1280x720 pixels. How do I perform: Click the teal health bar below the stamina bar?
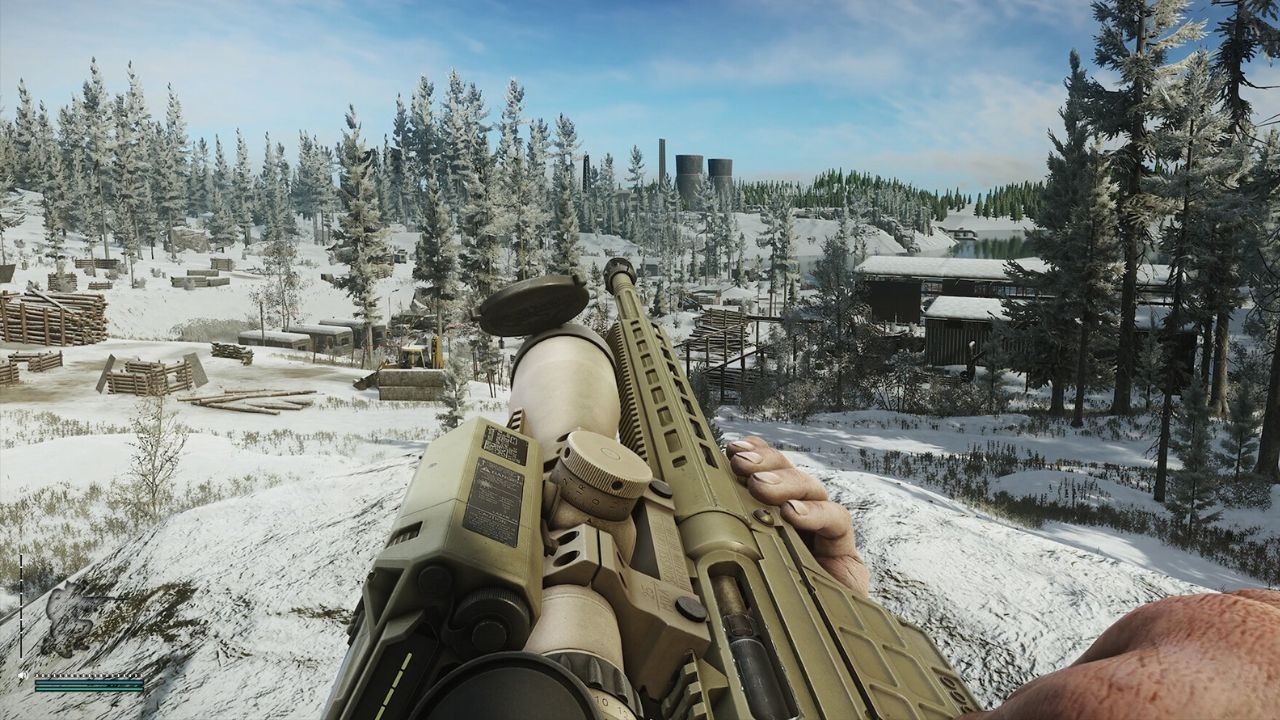point(88,689)
